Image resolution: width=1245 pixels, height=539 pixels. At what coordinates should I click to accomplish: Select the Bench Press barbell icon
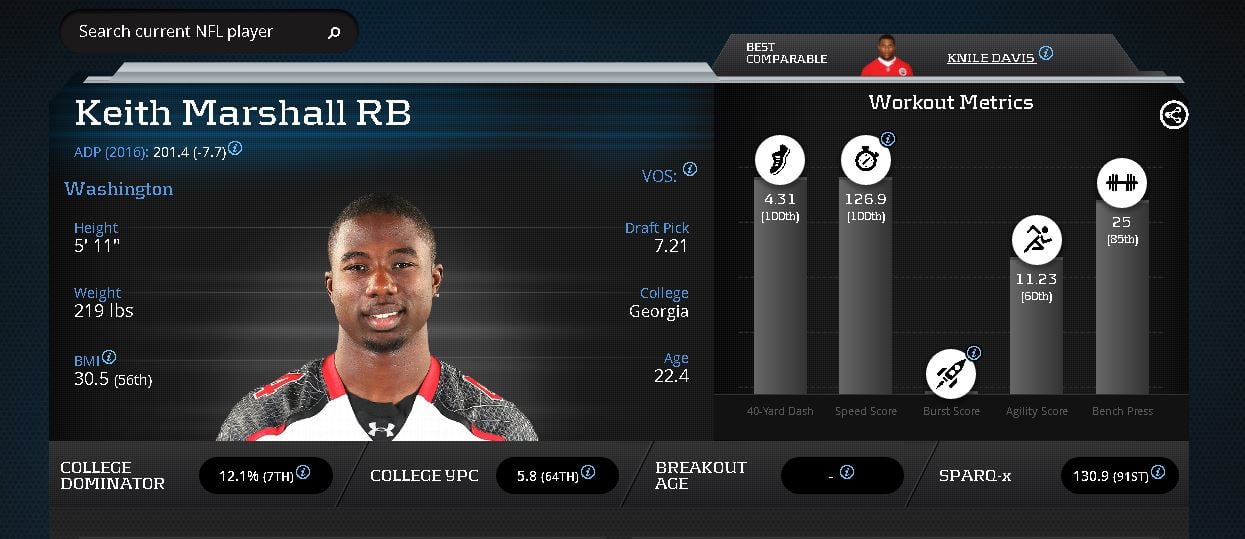(x=1121, y=184)
